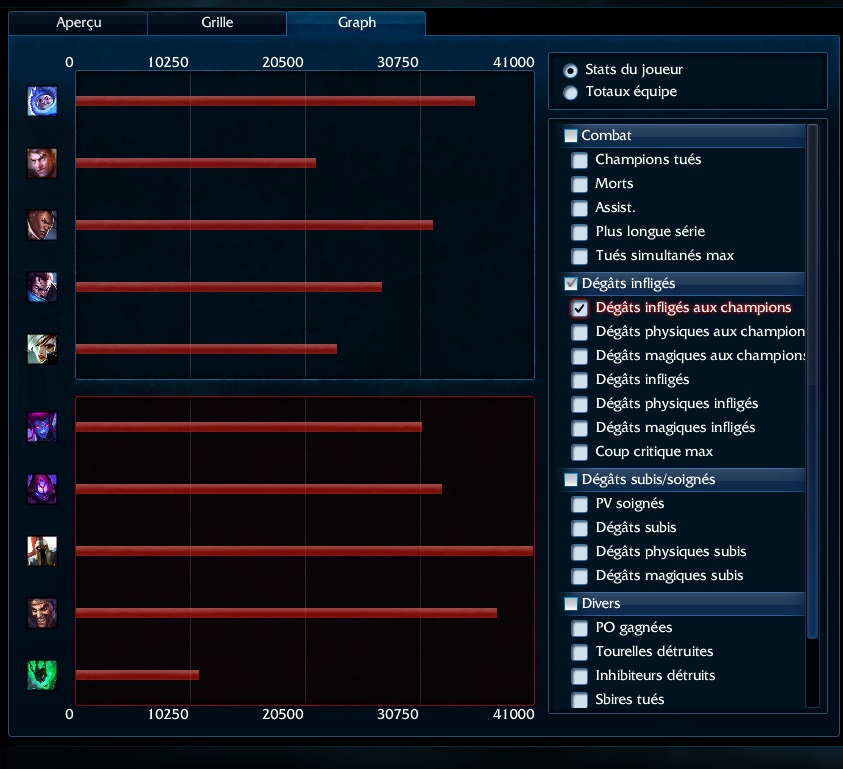Toggle Plus longue série checkbox

pos(580,232)
